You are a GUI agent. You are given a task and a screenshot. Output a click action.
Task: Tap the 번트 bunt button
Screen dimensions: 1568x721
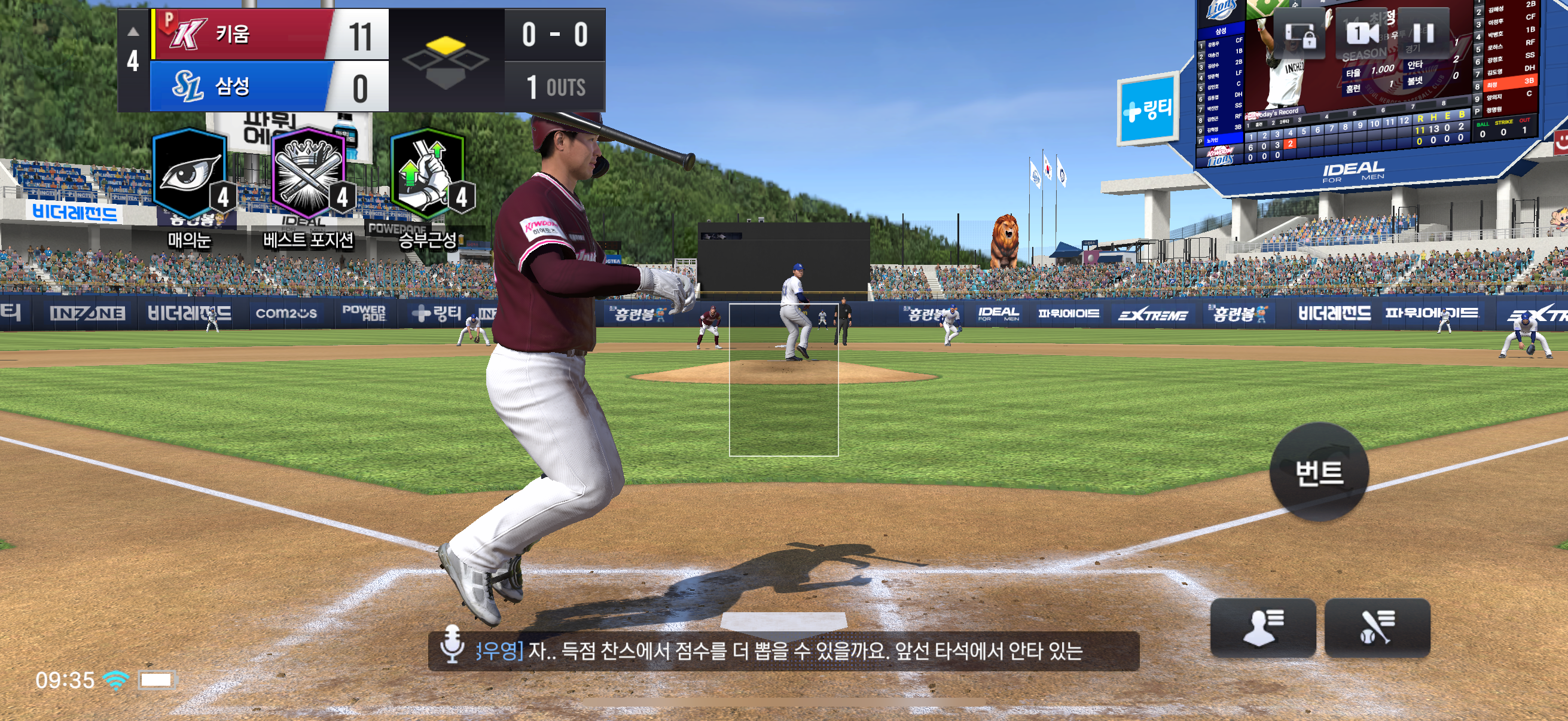[1319, 472]
